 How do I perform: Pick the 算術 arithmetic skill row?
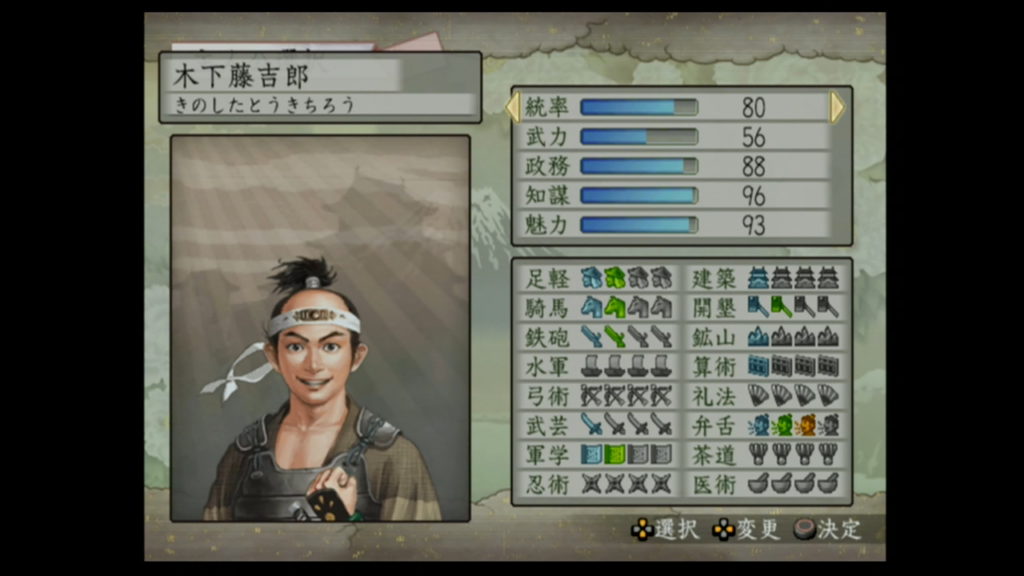(765, 366)
